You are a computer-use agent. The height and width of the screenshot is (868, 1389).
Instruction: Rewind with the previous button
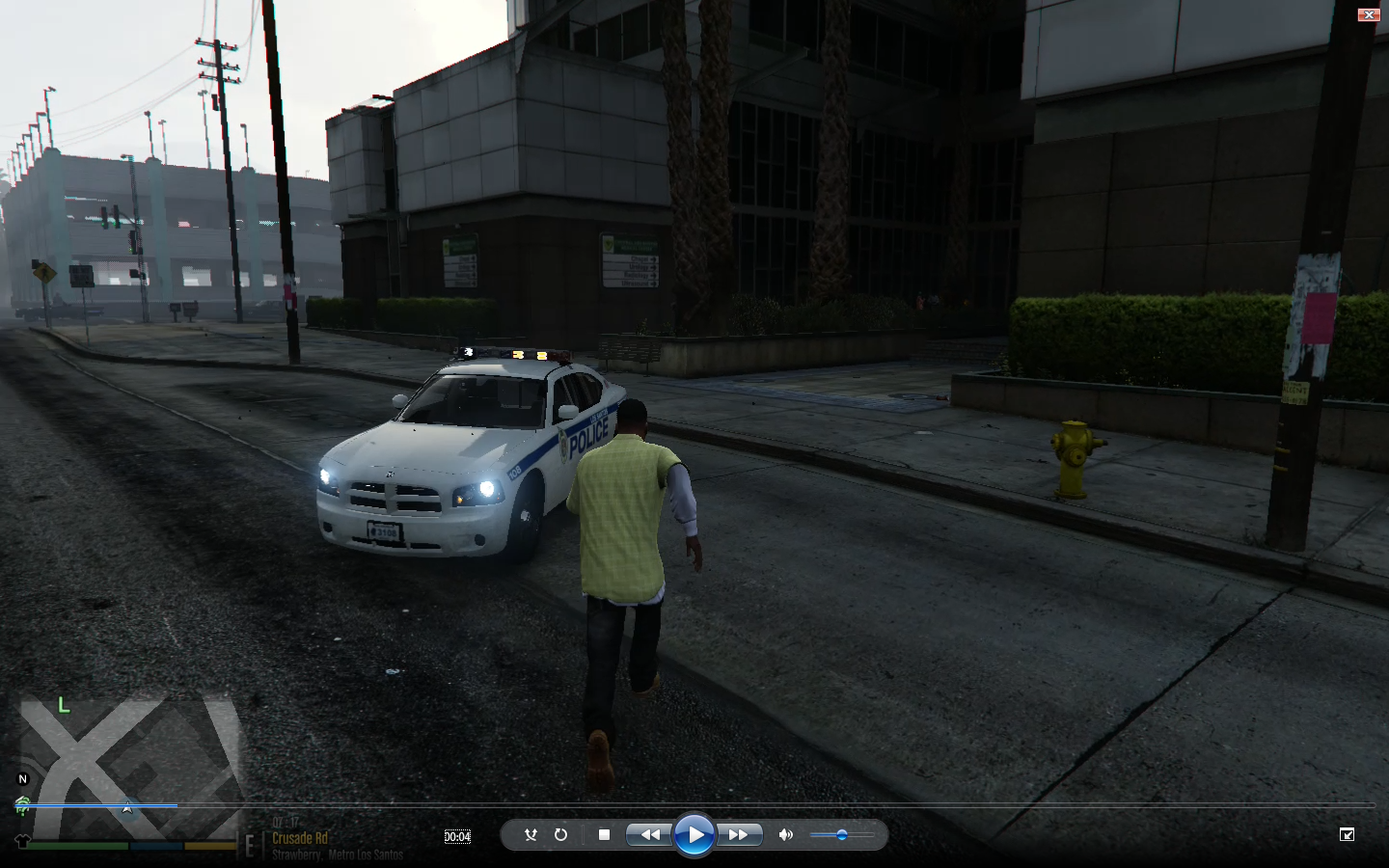650,835
